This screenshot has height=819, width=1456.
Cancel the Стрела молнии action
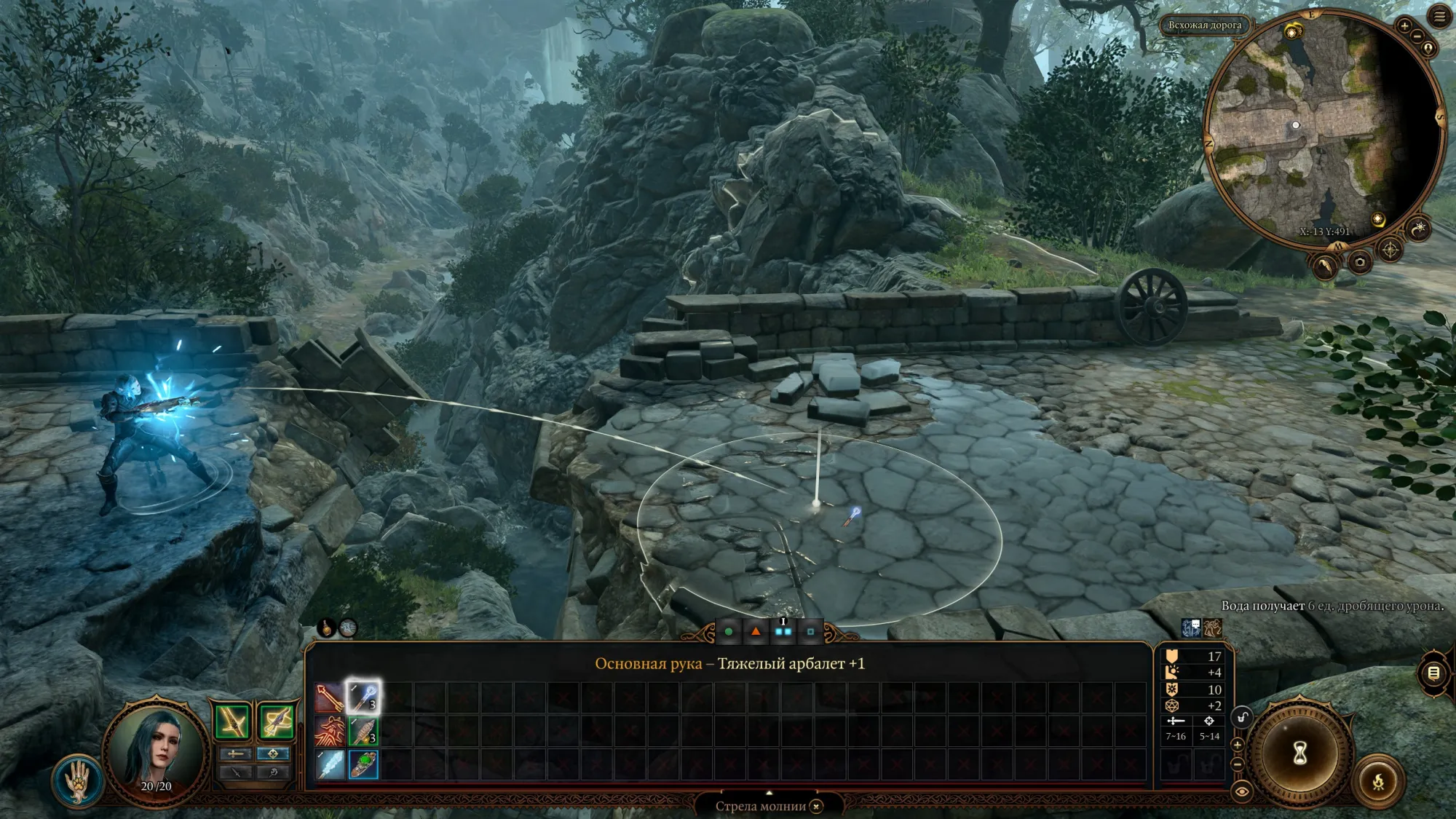click(817, 806)
